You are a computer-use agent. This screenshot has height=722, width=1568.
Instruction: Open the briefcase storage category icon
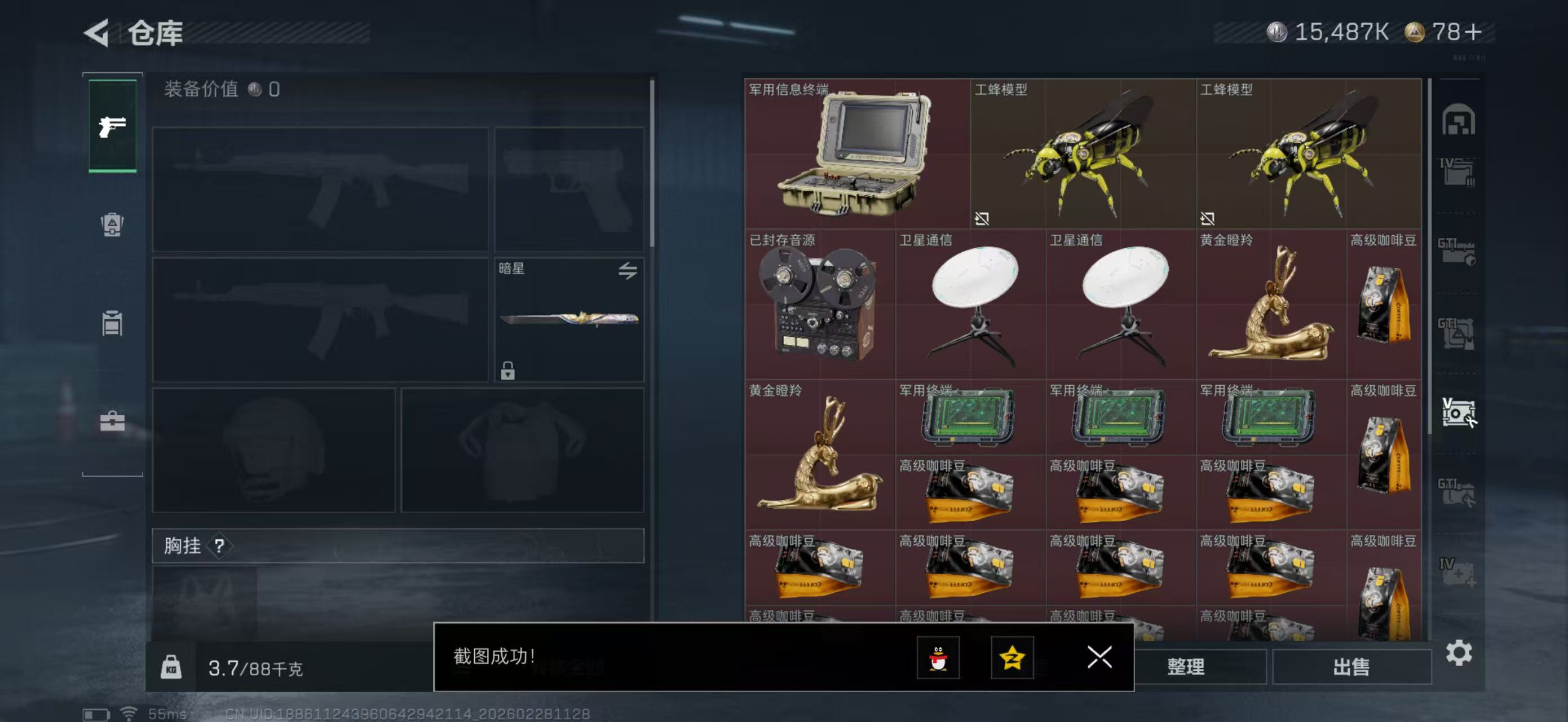coord(112,422)
